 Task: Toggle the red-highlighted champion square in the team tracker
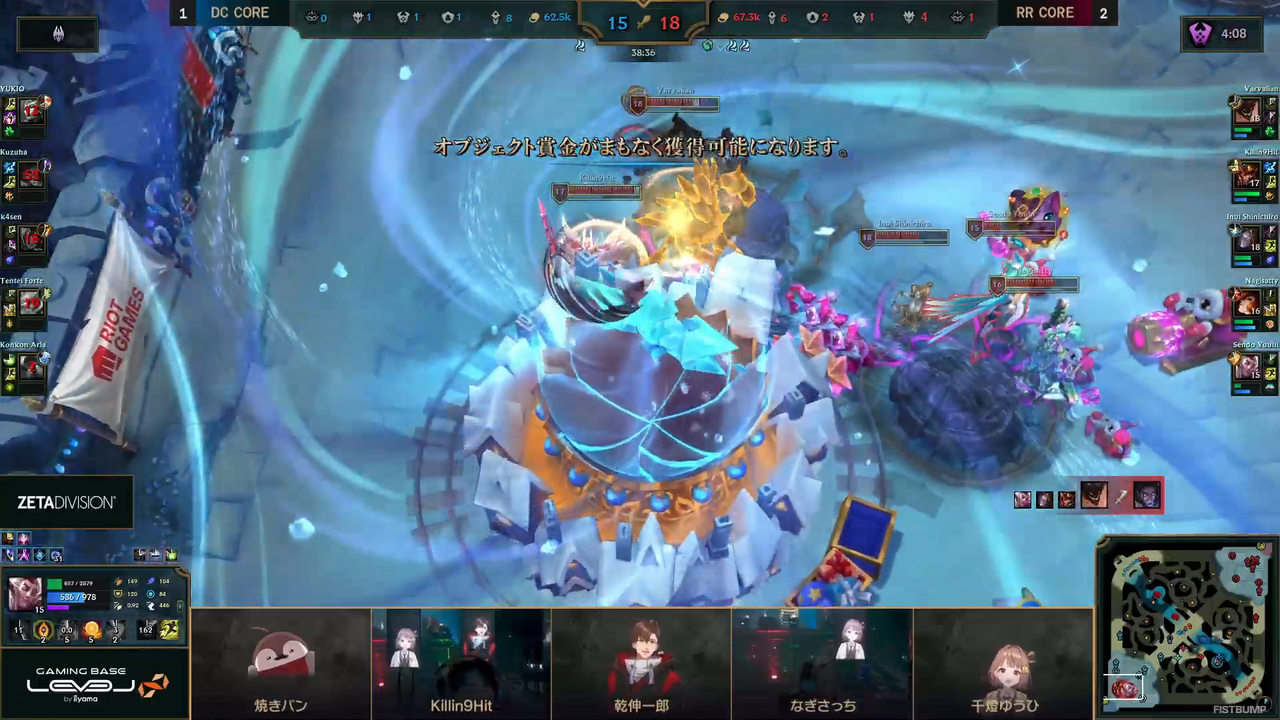point(1147,497)
